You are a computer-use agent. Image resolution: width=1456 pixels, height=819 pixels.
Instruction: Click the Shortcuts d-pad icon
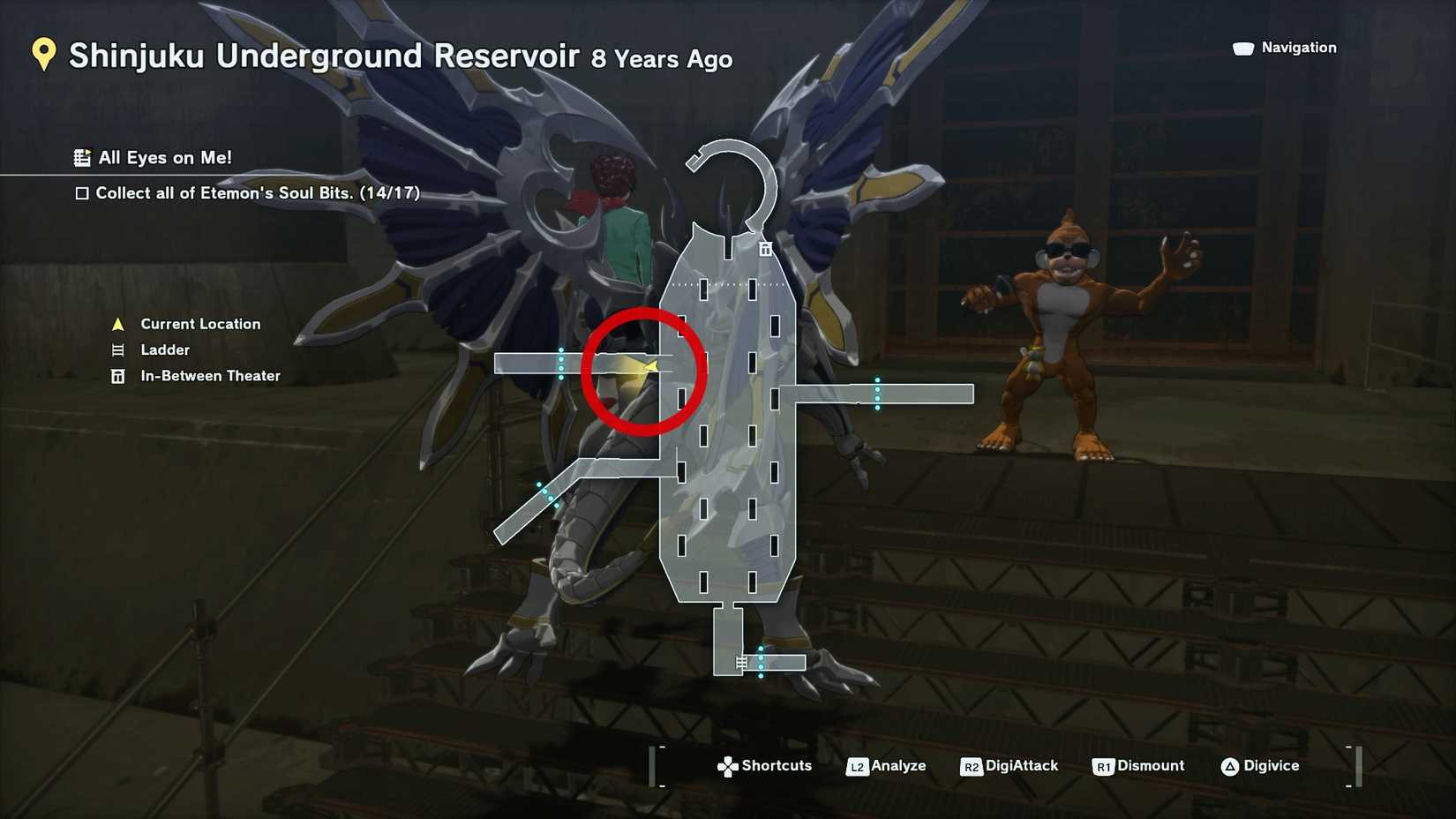click(727, 766)
